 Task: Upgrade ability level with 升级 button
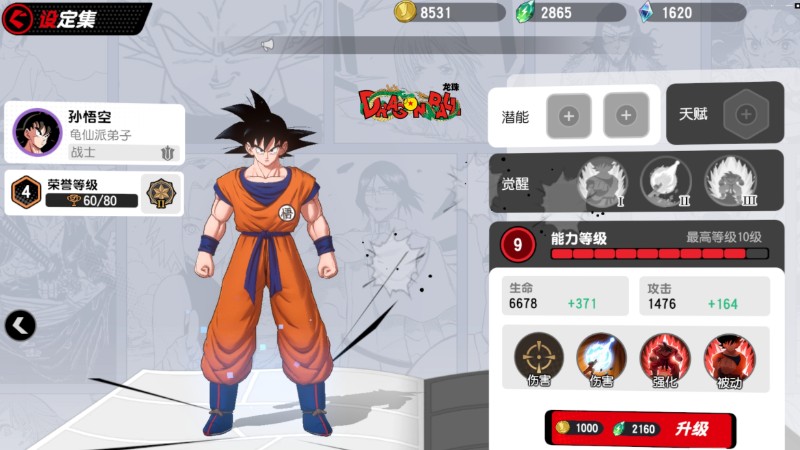click(640, 428)
